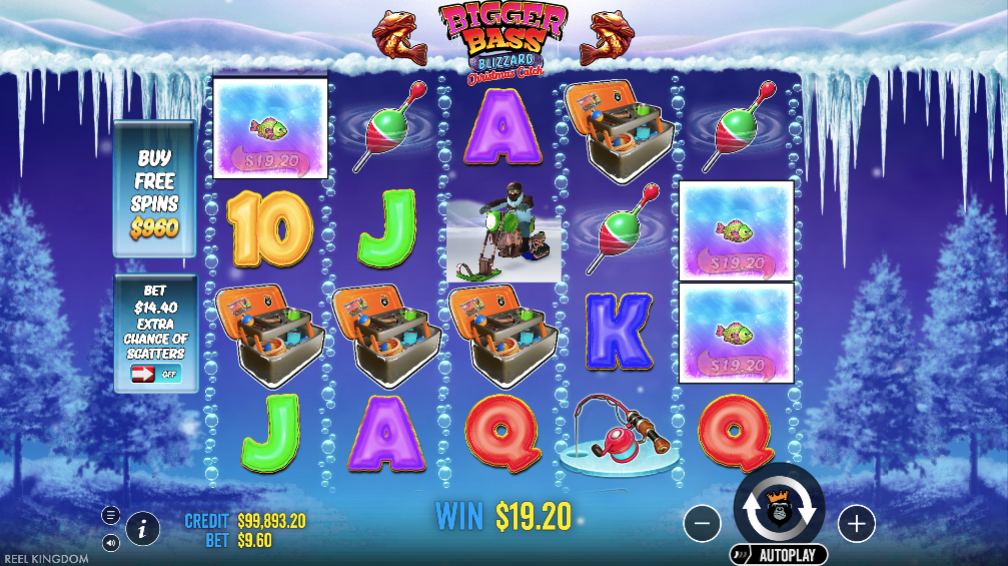Toggle the extra chance of scatters bet
This screenshot has height=566, width=1008.
point(155,374)
